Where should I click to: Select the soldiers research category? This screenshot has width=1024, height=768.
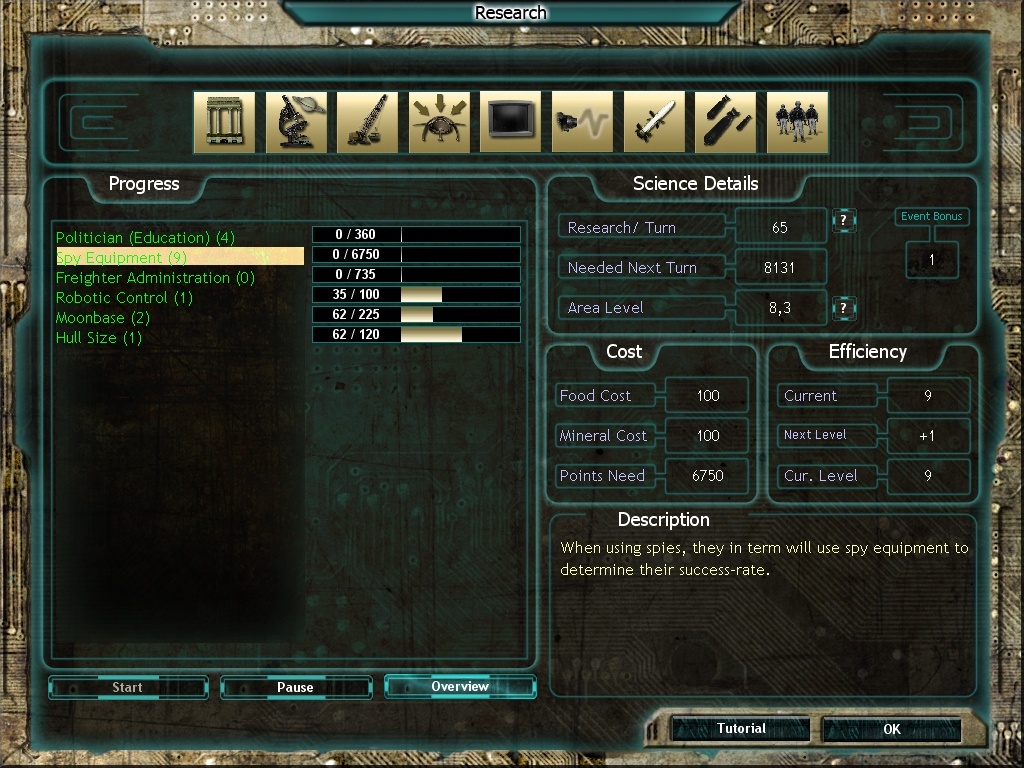797,122
